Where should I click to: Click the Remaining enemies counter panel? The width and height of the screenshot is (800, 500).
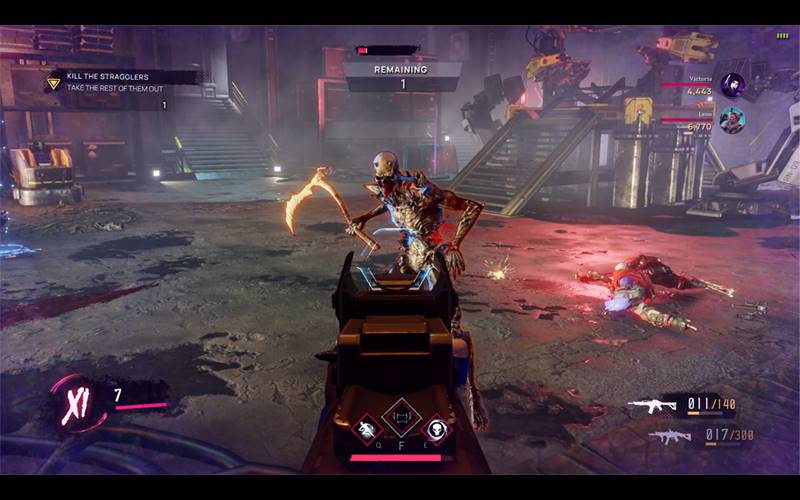coord(402,77)
